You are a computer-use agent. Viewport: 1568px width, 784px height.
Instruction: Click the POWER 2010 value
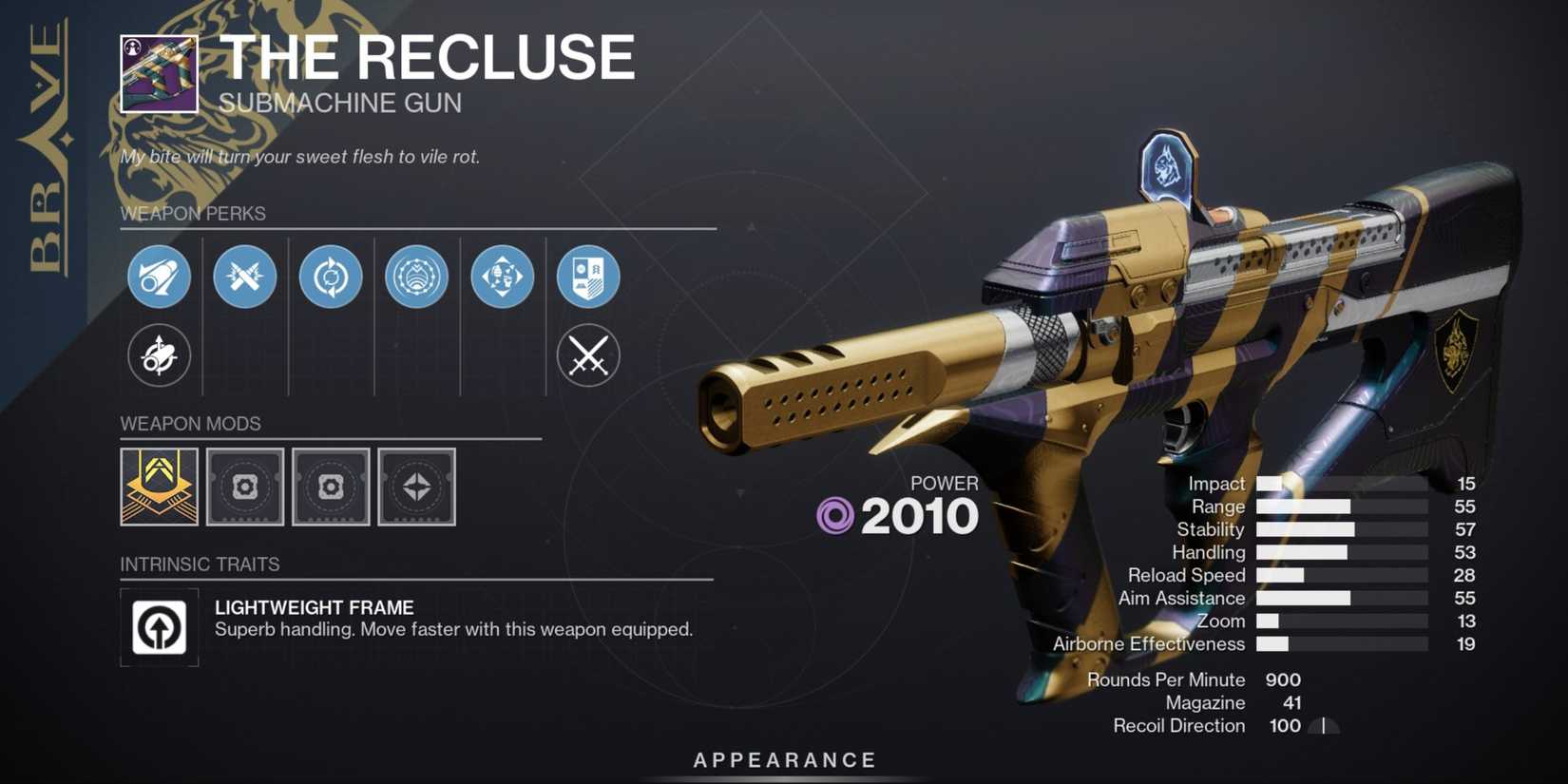(924, 516)
